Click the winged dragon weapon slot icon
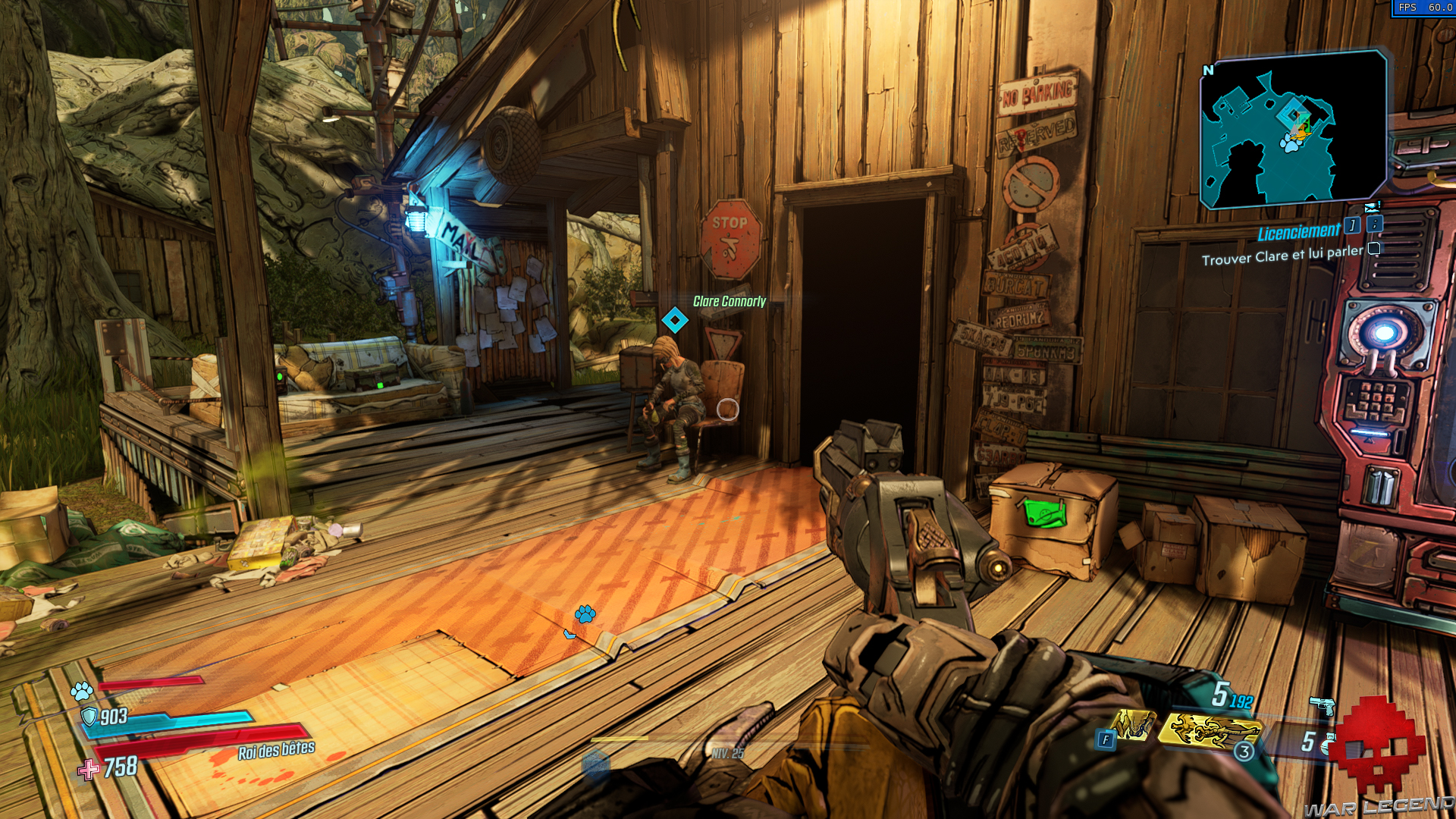 (x=1212, y=733)
